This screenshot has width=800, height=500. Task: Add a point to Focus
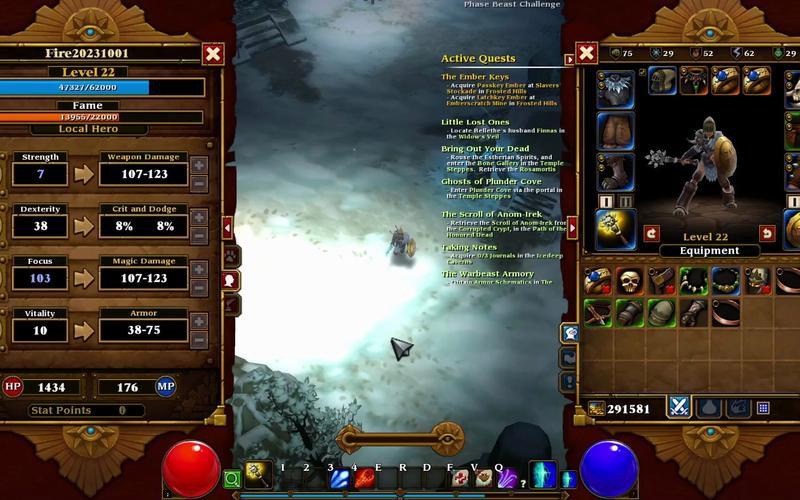click(199, 269)
